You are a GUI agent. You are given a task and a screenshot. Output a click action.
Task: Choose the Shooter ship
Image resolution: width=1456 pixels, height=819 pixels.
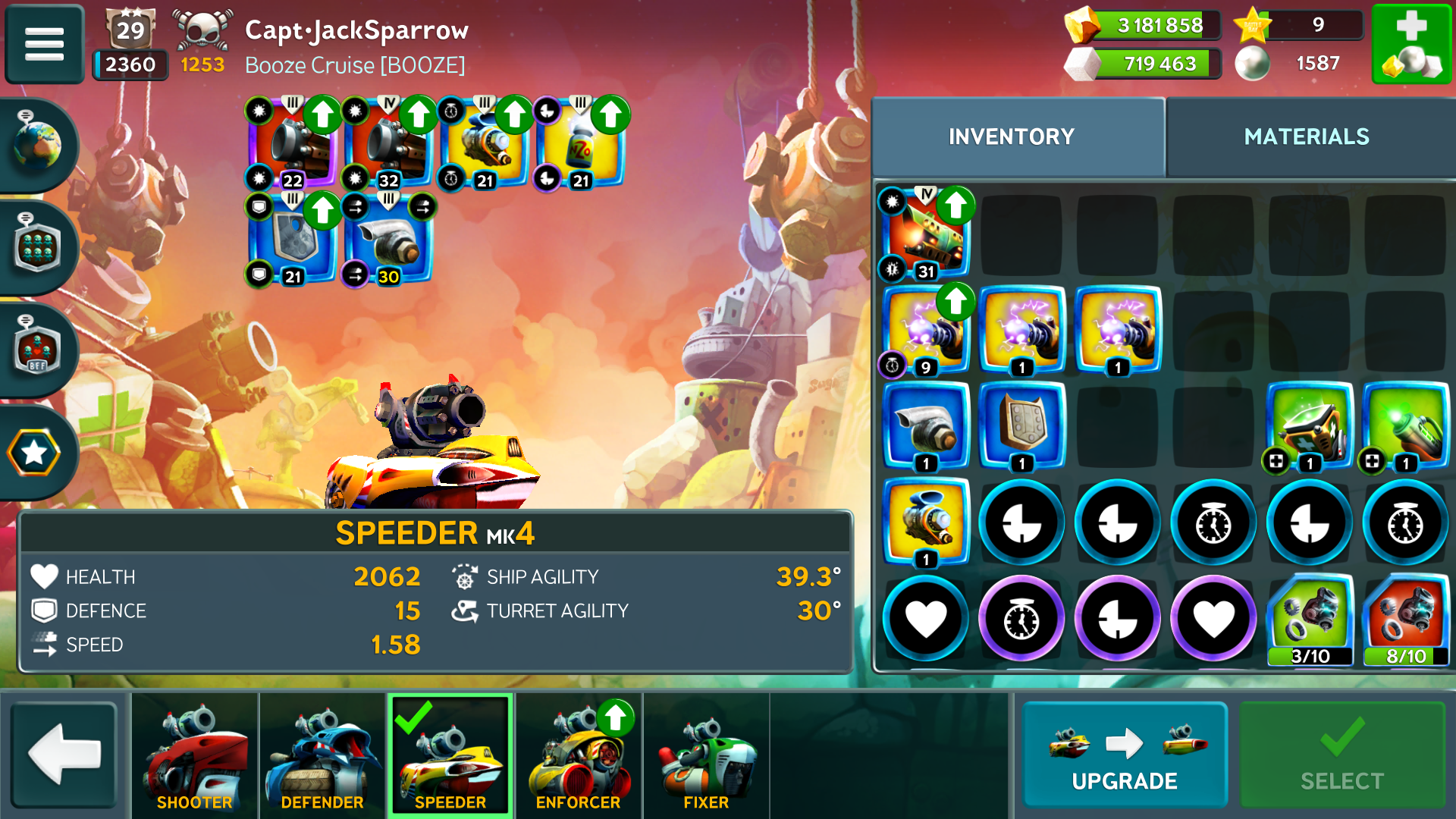click(195, 756)
